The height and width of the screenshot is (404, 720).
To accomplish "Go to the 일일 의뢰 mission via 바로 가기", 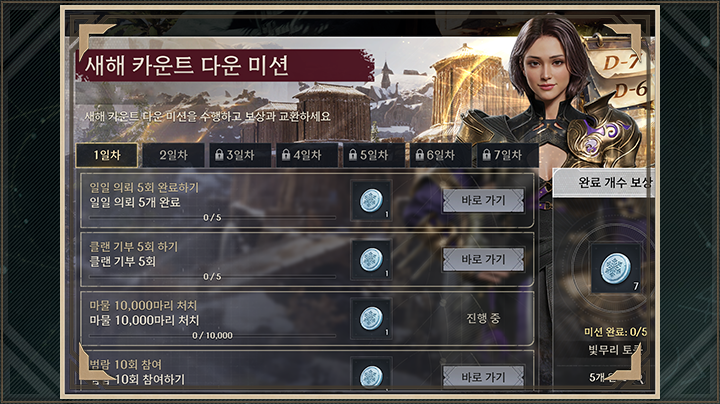I will tap(483, 200).
